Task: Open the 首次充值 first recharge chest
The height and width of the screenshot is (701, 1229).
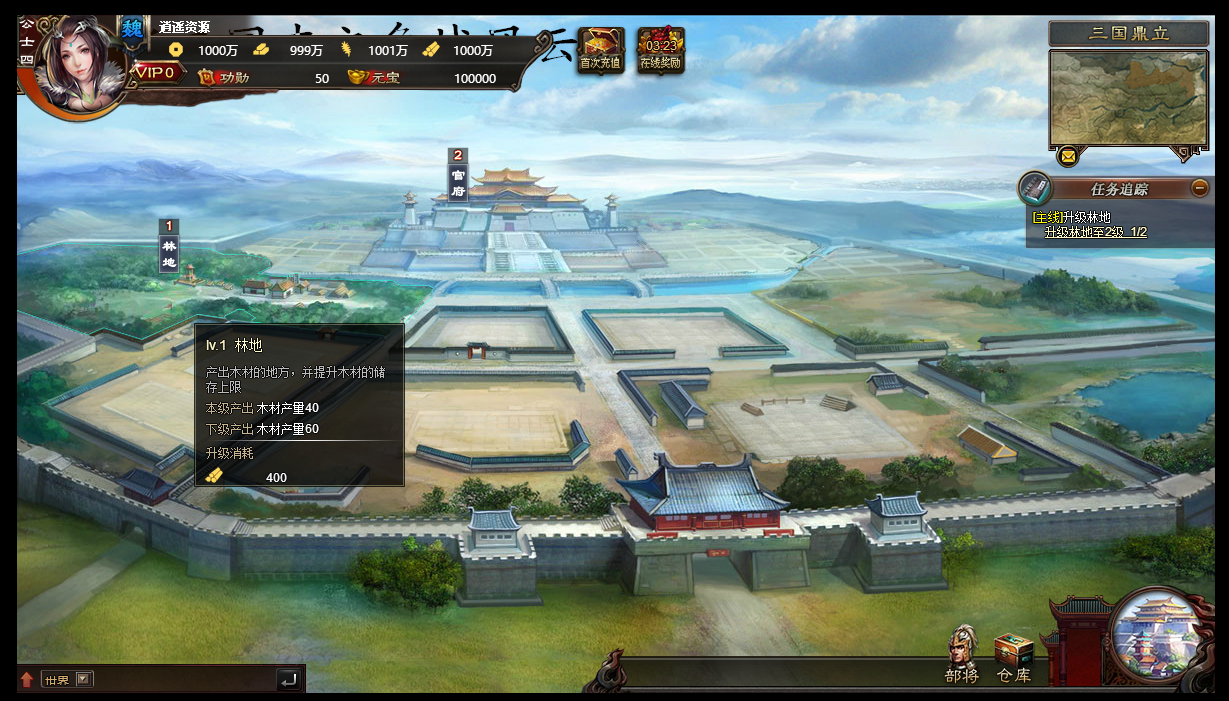Action: pos(600,49)
